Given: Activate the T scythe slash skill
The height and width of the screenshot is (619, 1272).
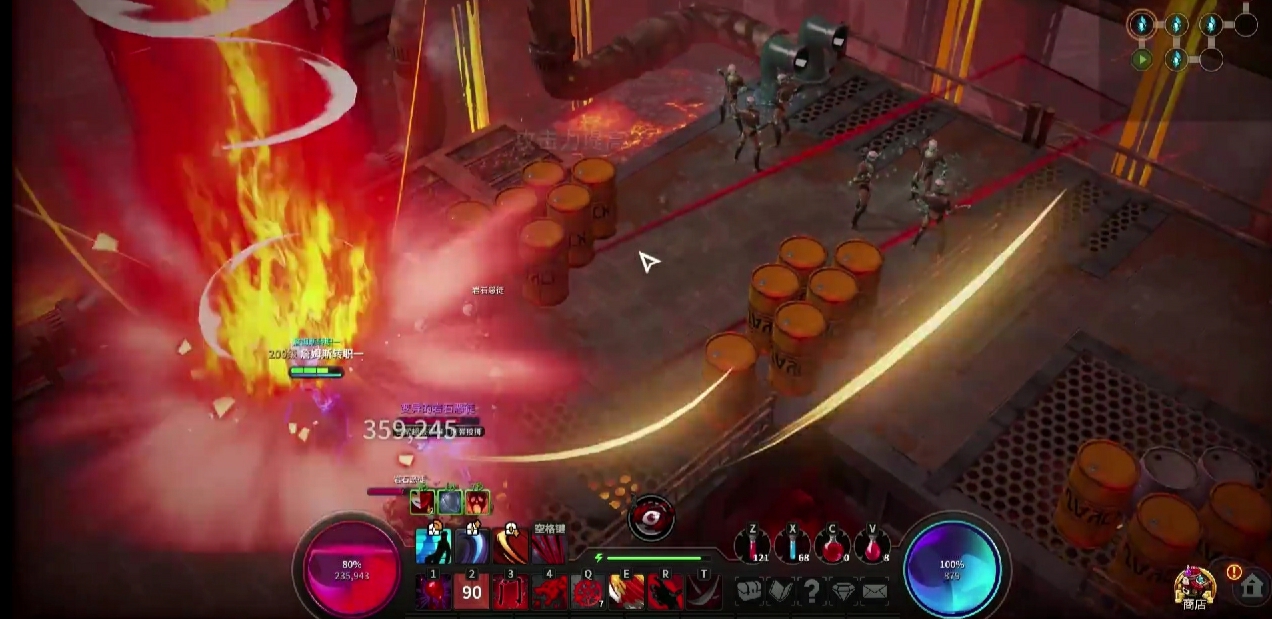Looking at the screenshot, I should [x=704, y=592].
